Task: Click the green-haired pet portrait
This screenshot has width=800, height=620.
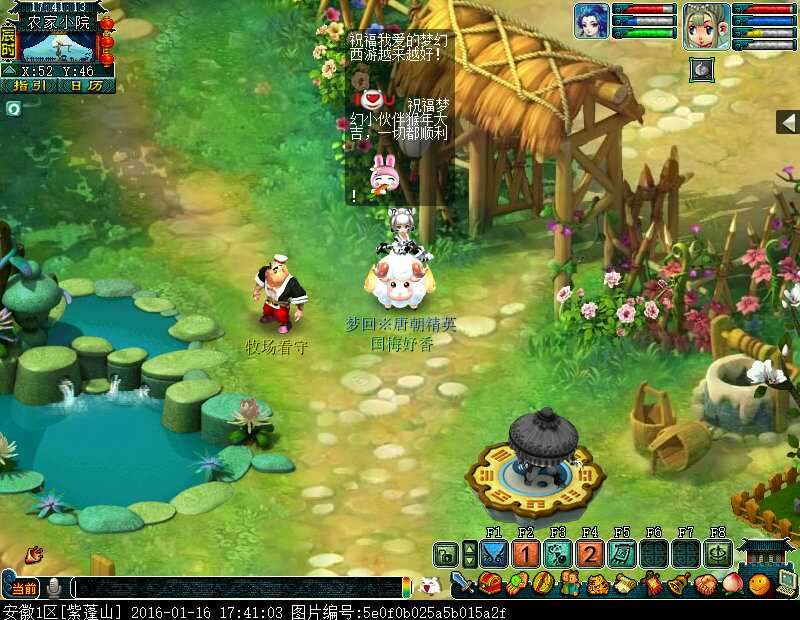Action: pyautogui.click(x=707, y=26)
